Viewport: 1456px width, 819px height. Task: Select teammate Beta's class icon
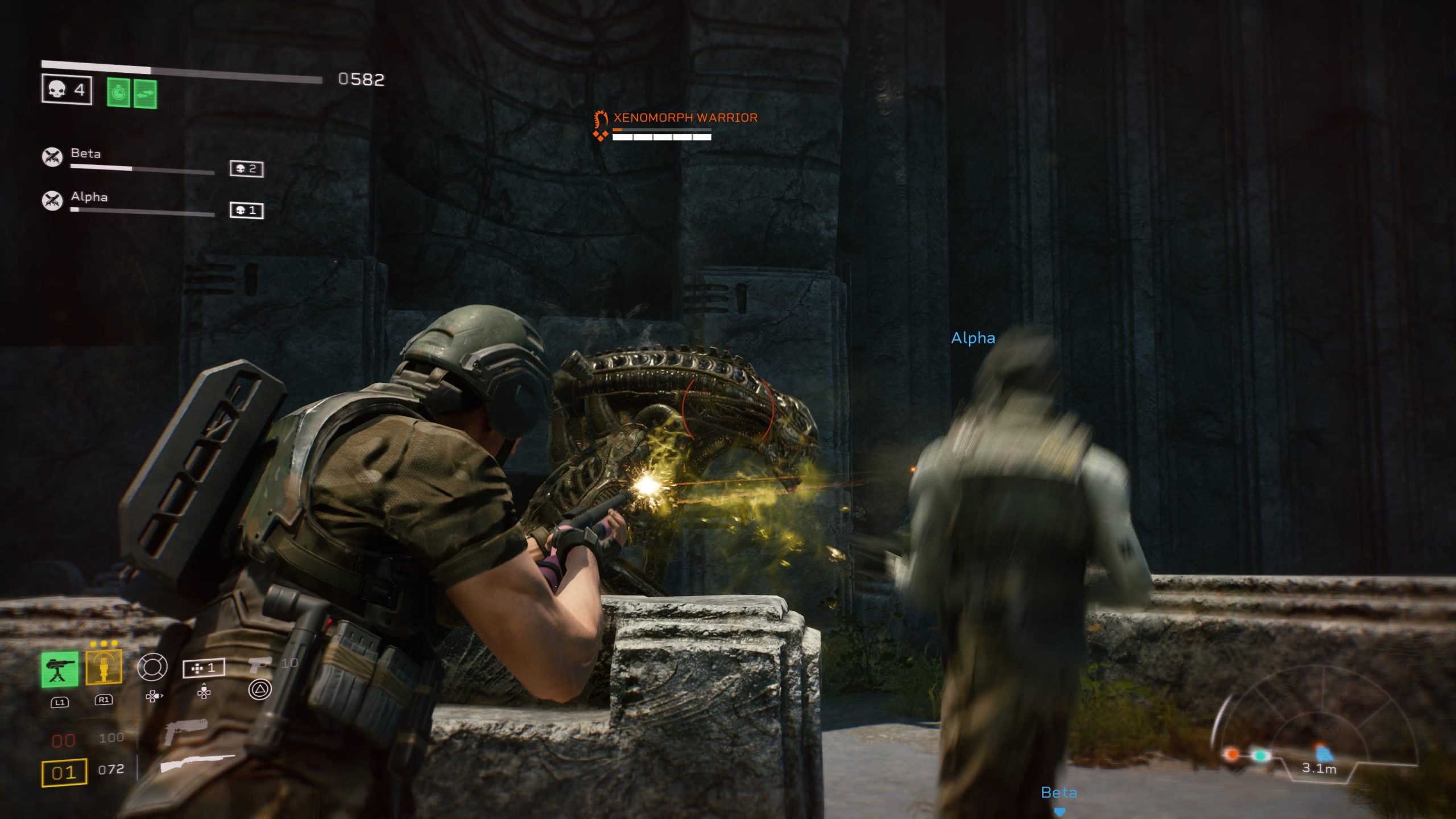pyautogui.click(x=52, y=156)
